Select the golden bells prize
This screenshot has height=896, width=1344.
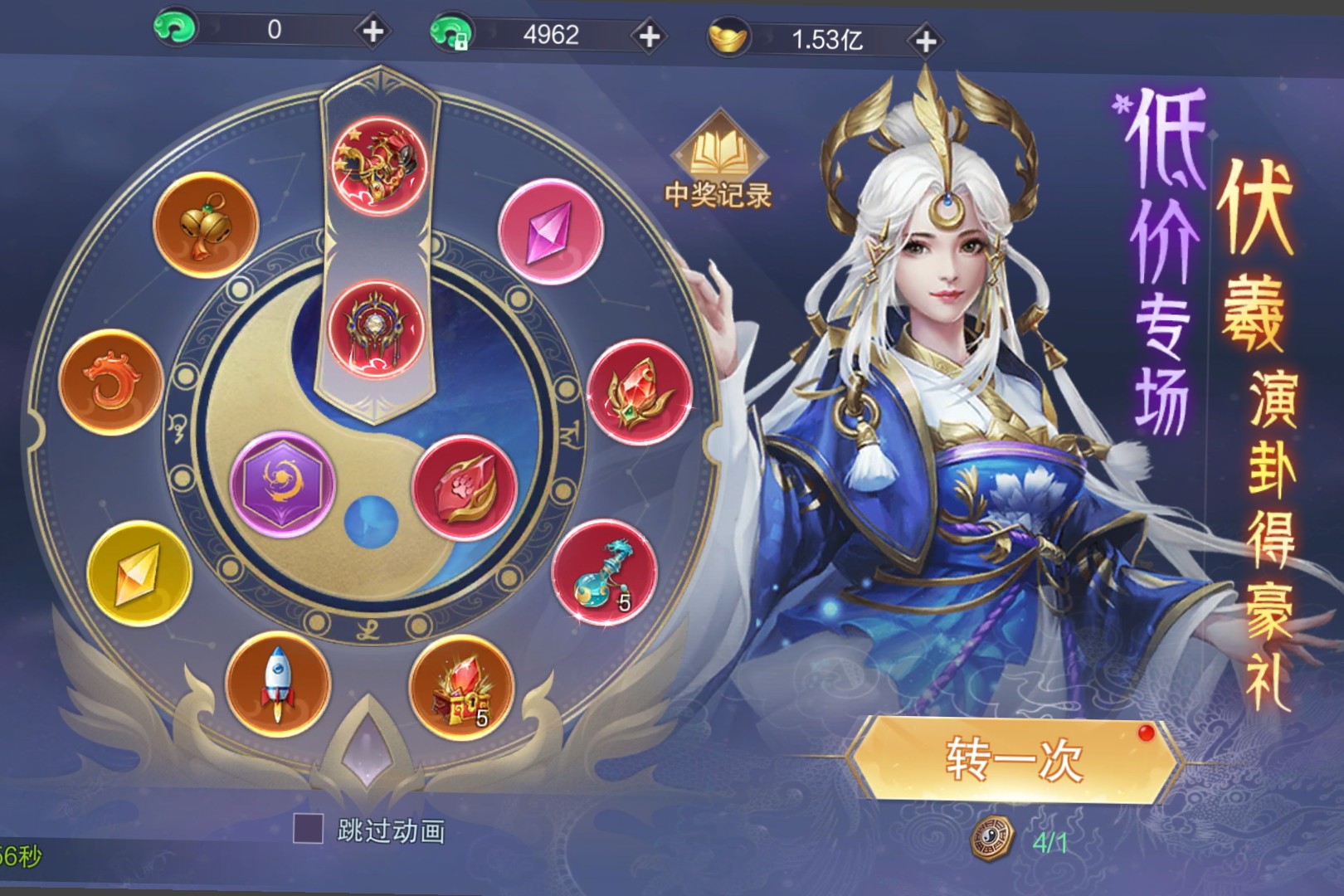coord(205,224)
